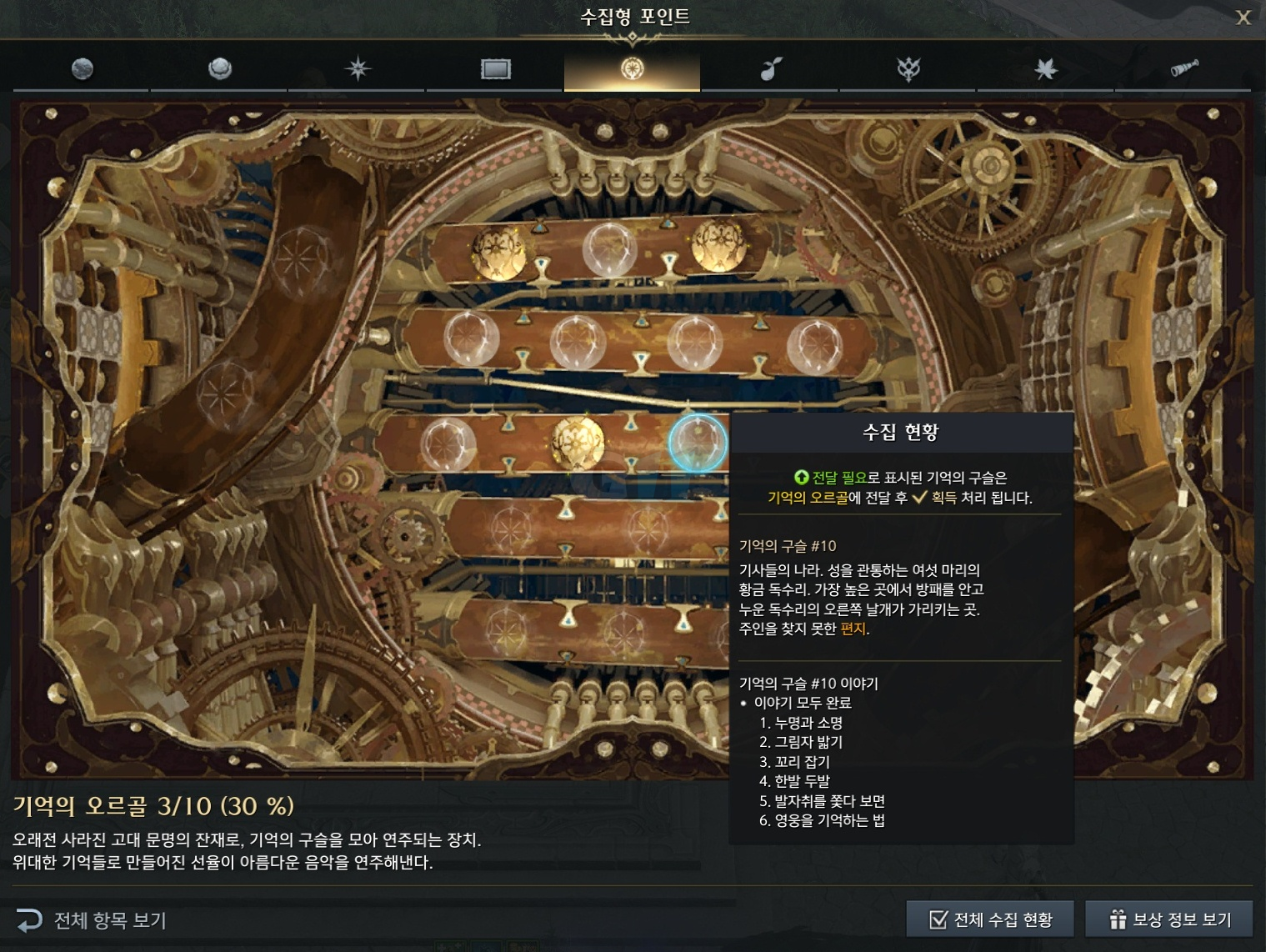Open the Orgel of Memory collection tab
The width and height of the screenshot is (1266, 952).
click(x=632, y=70)
